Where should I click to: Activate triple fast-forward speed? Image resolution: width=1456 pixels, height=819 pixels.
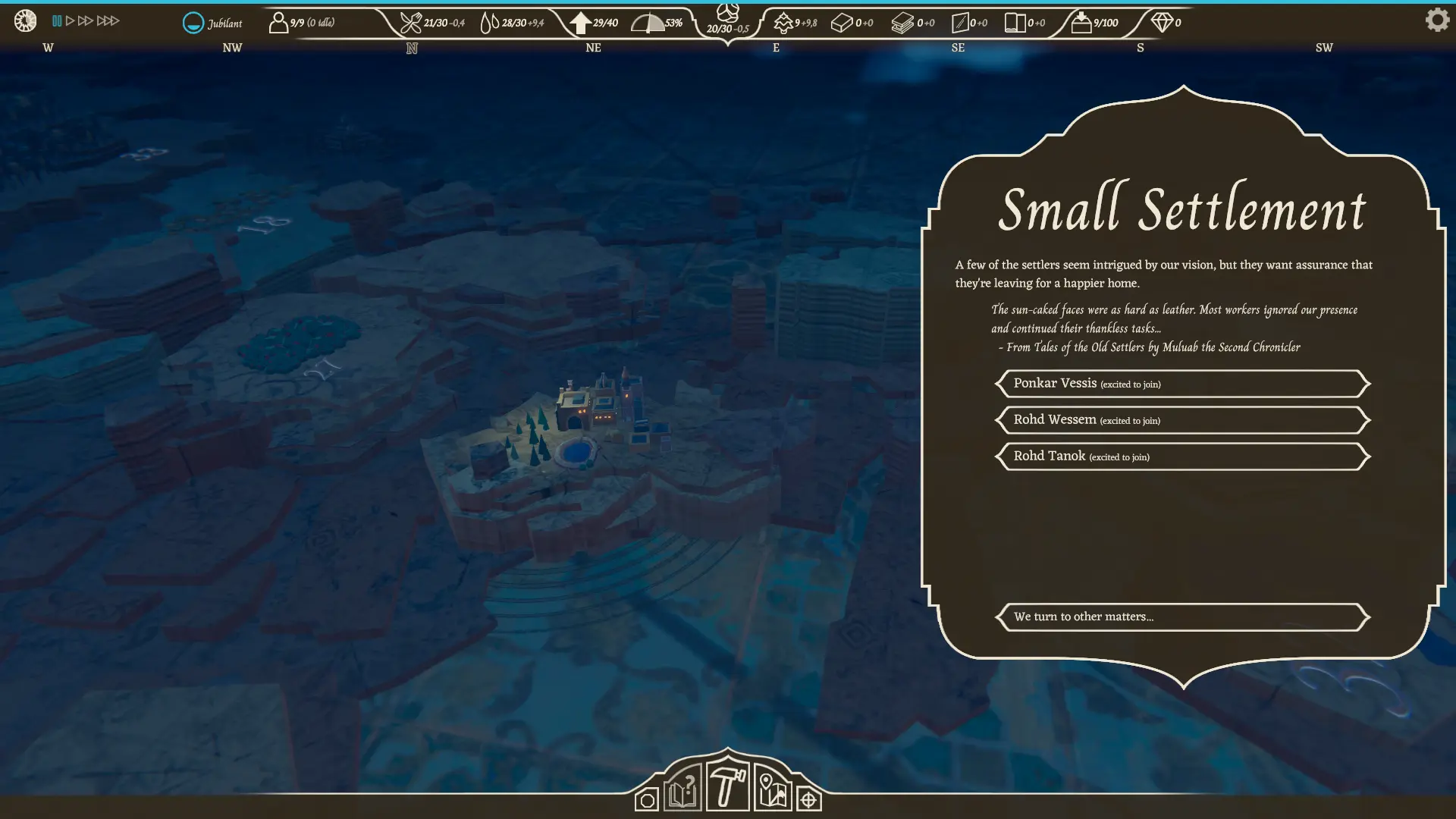108,21
